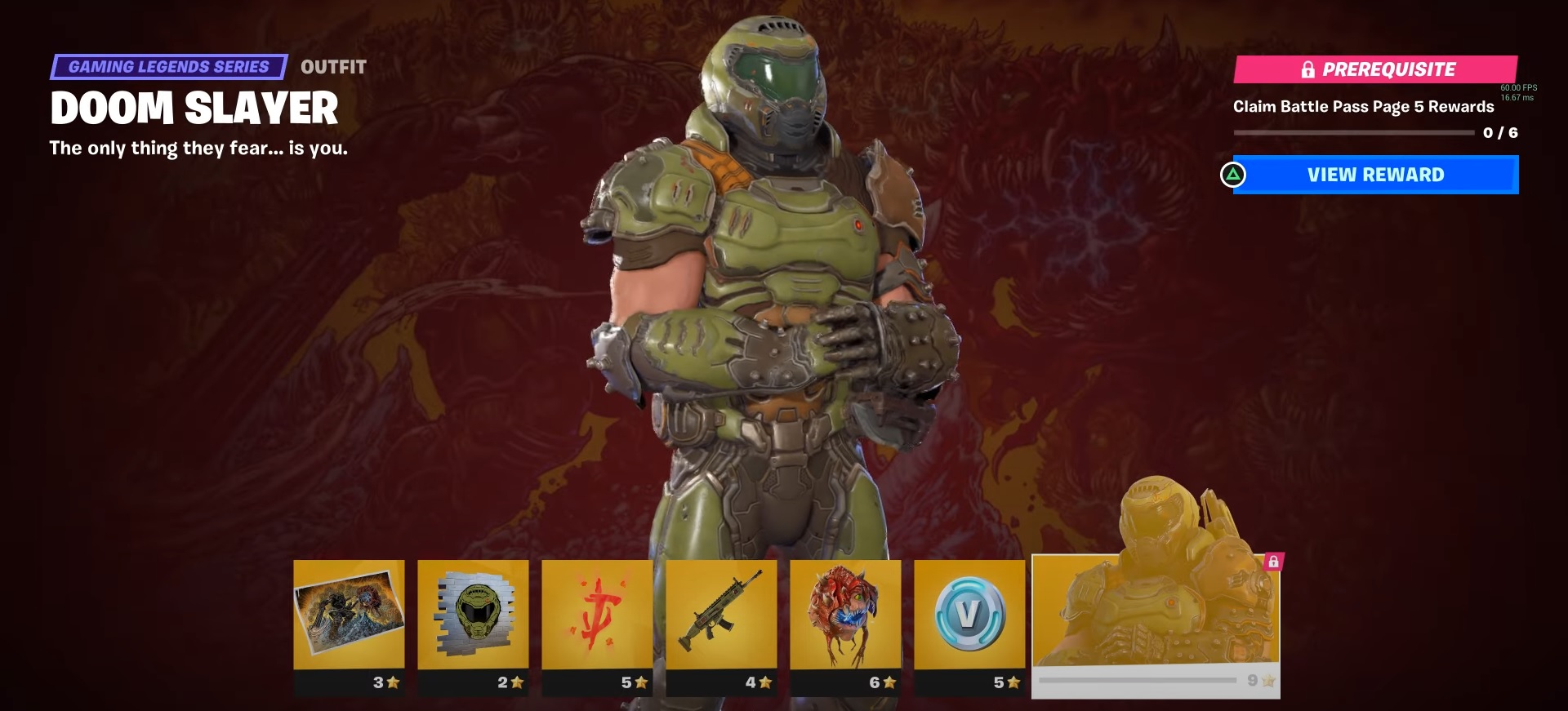Click the Outfit label in the header

click(332, 67)
